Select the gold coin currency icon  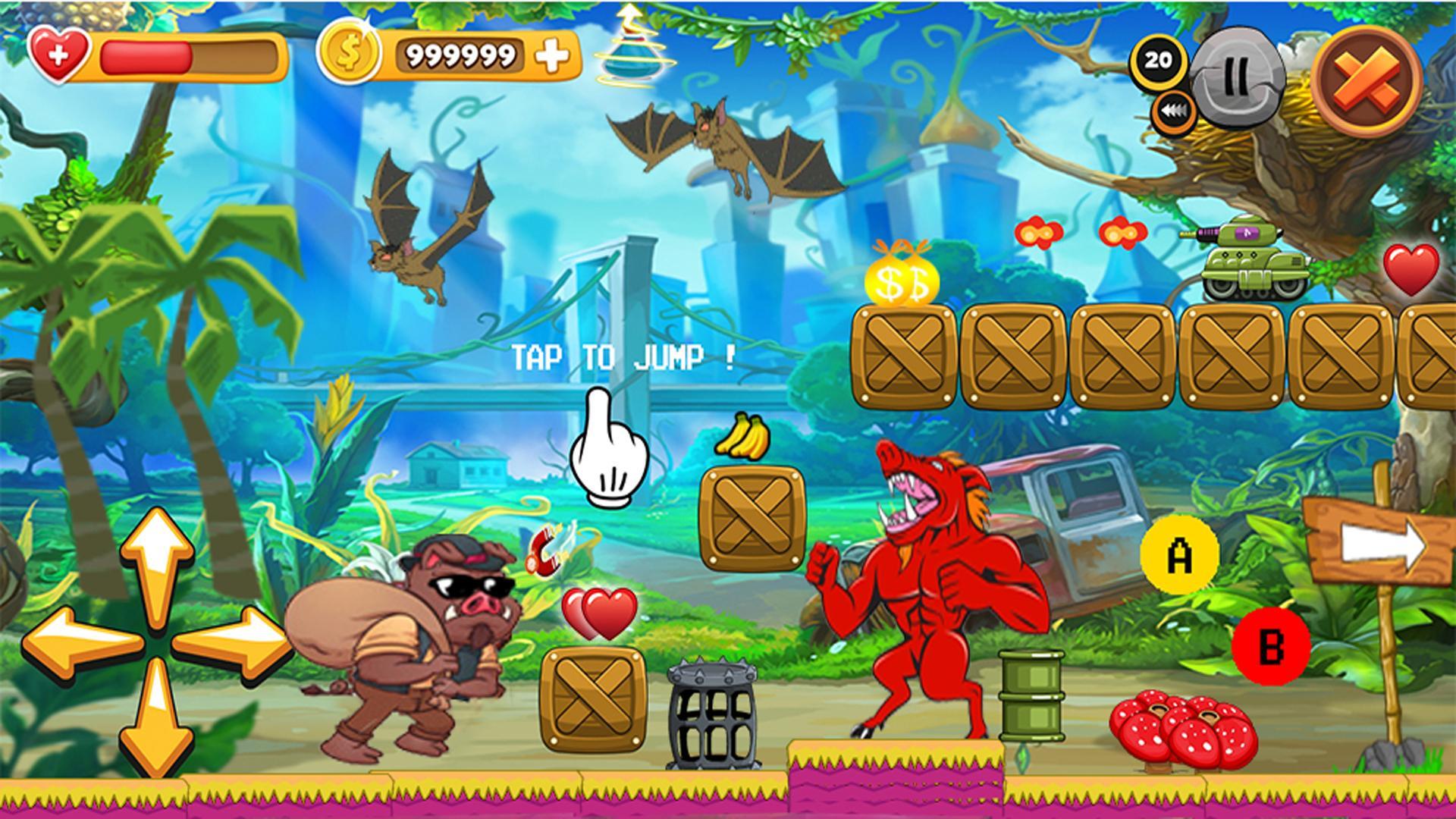click(x=348, y=53)
